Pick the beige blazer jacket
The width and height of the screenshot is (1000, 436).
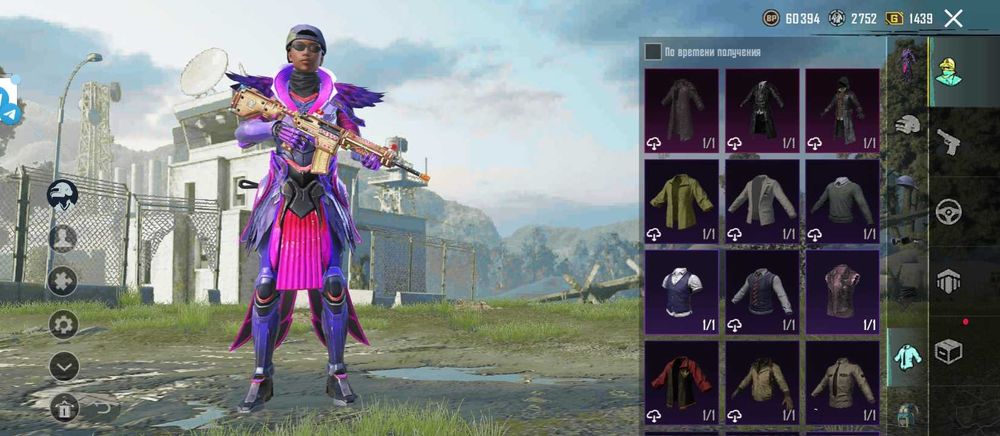762,201
